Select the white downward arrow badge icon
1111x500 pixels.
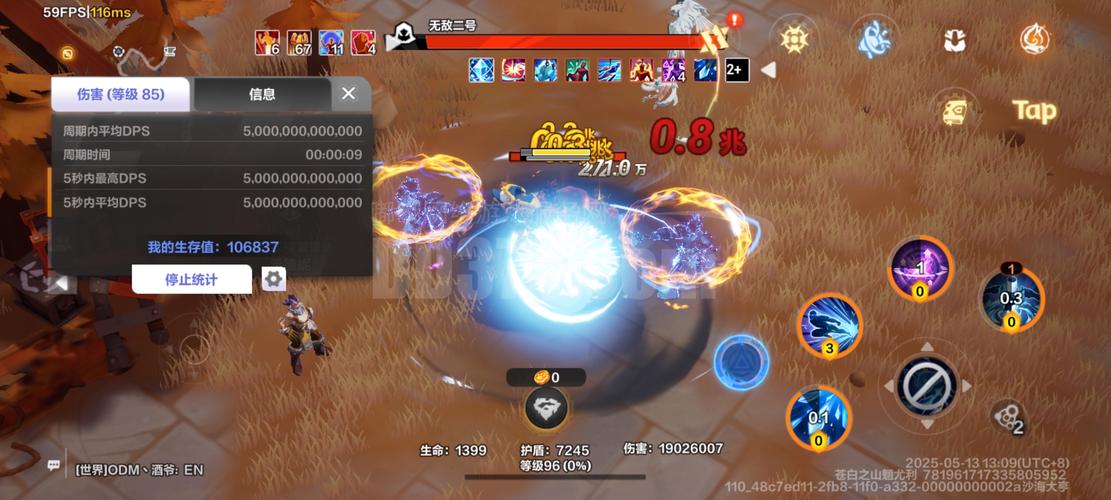pyautogui.click(x=954, y=40)
